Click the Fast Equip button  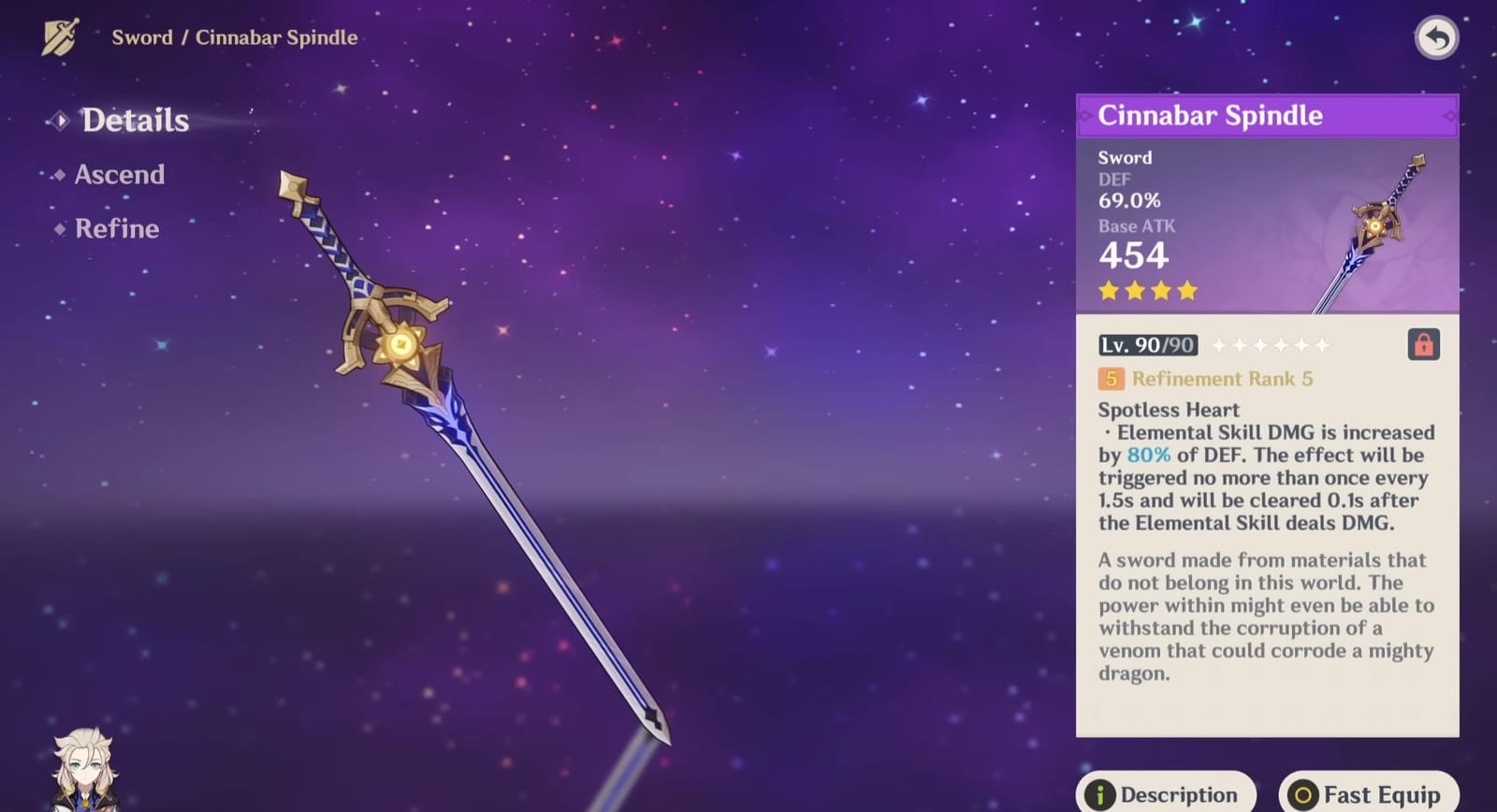tap(1368, 791)
